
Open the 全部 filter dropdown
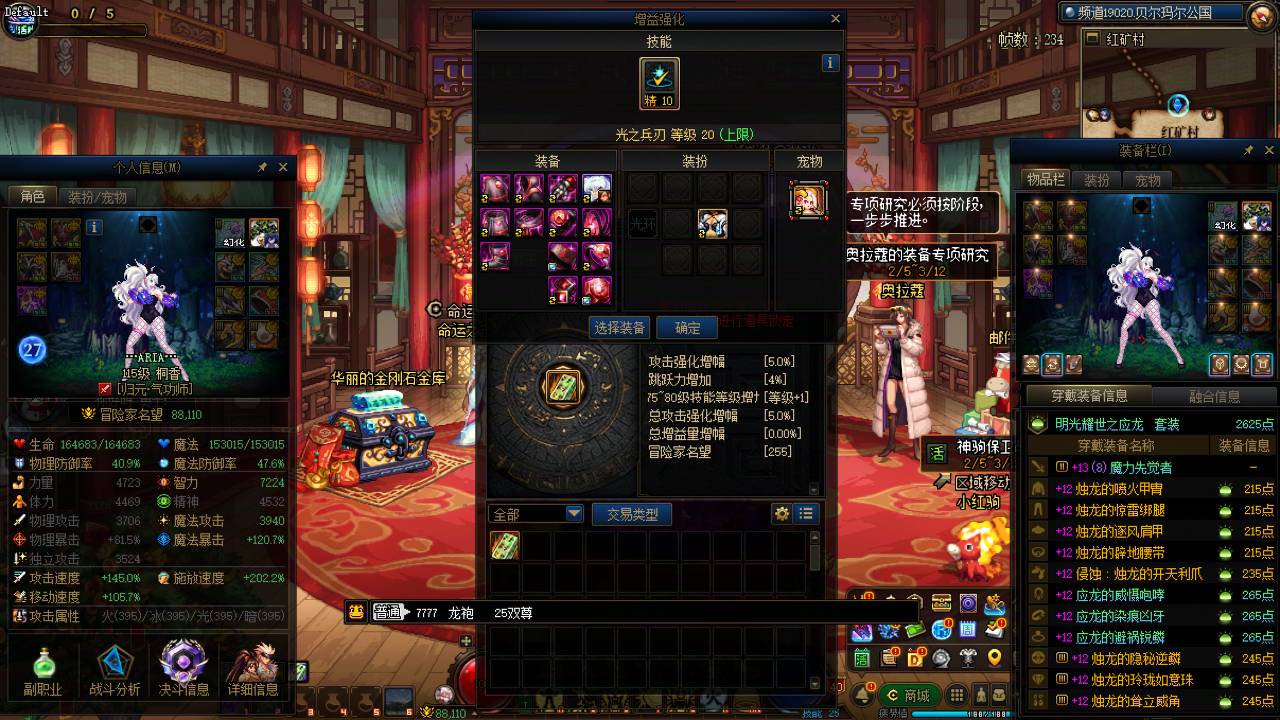point(533,512)
